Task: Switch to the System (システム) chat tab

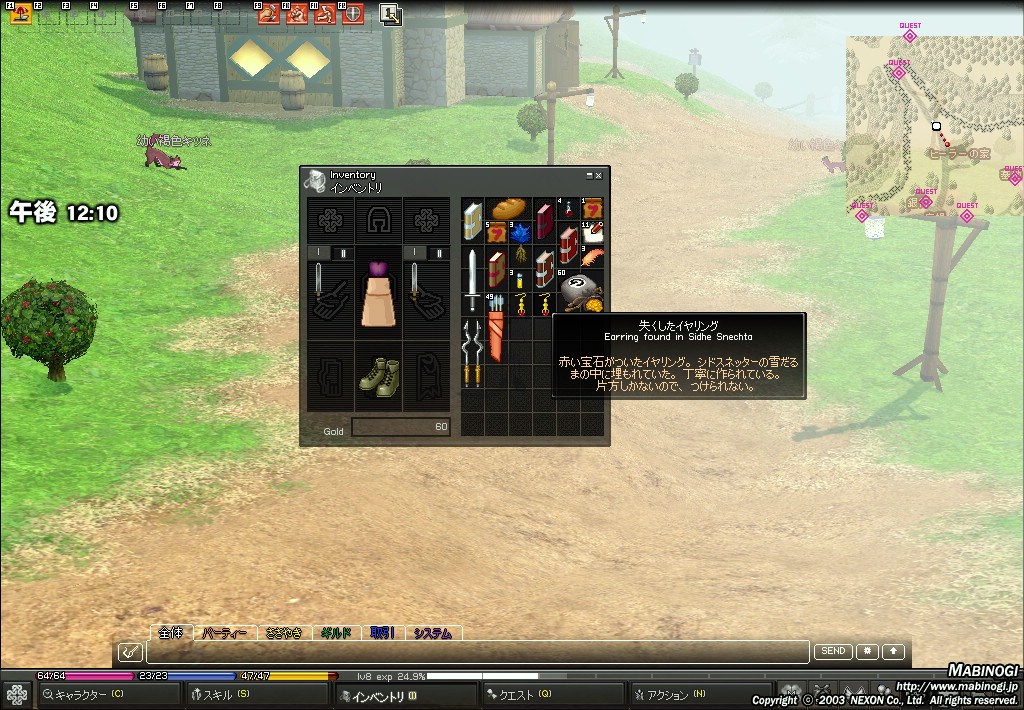Action: pos(433,633)
